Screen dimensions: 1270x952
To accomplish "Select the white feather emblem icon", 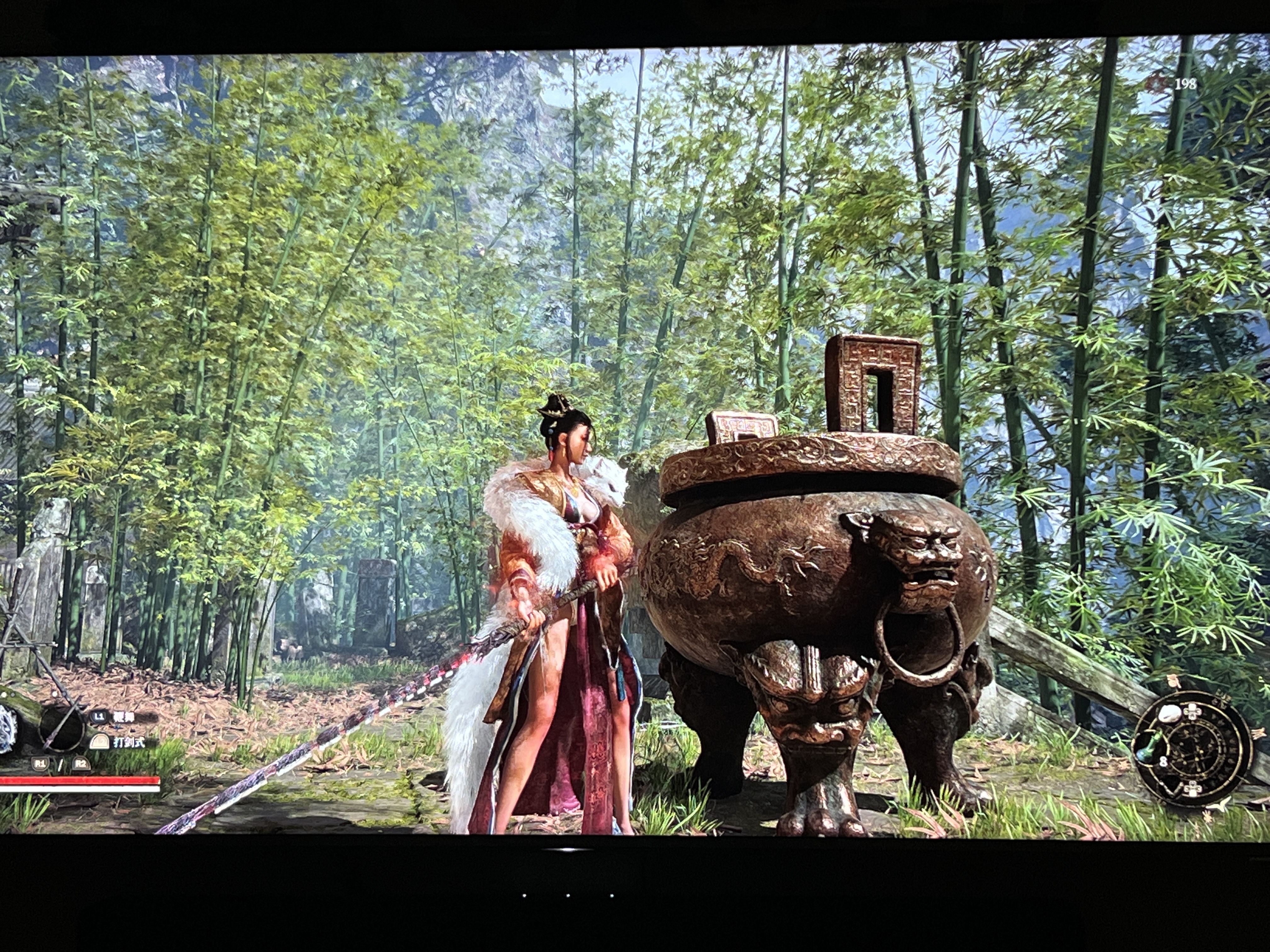I will pos(8,729).
